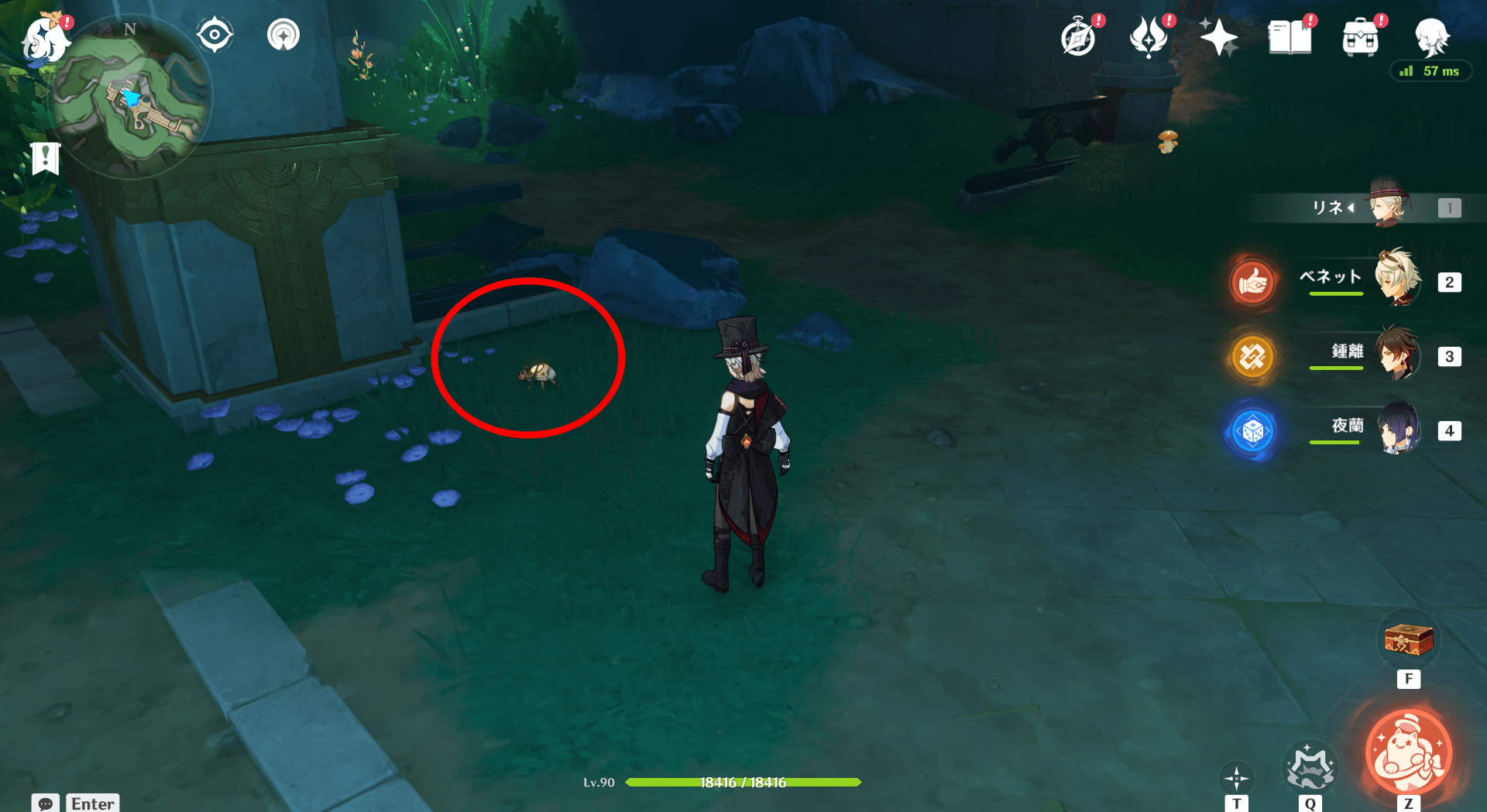
Task: Click the custom pin eye icon beside minimap
Action: coord(215,33)
